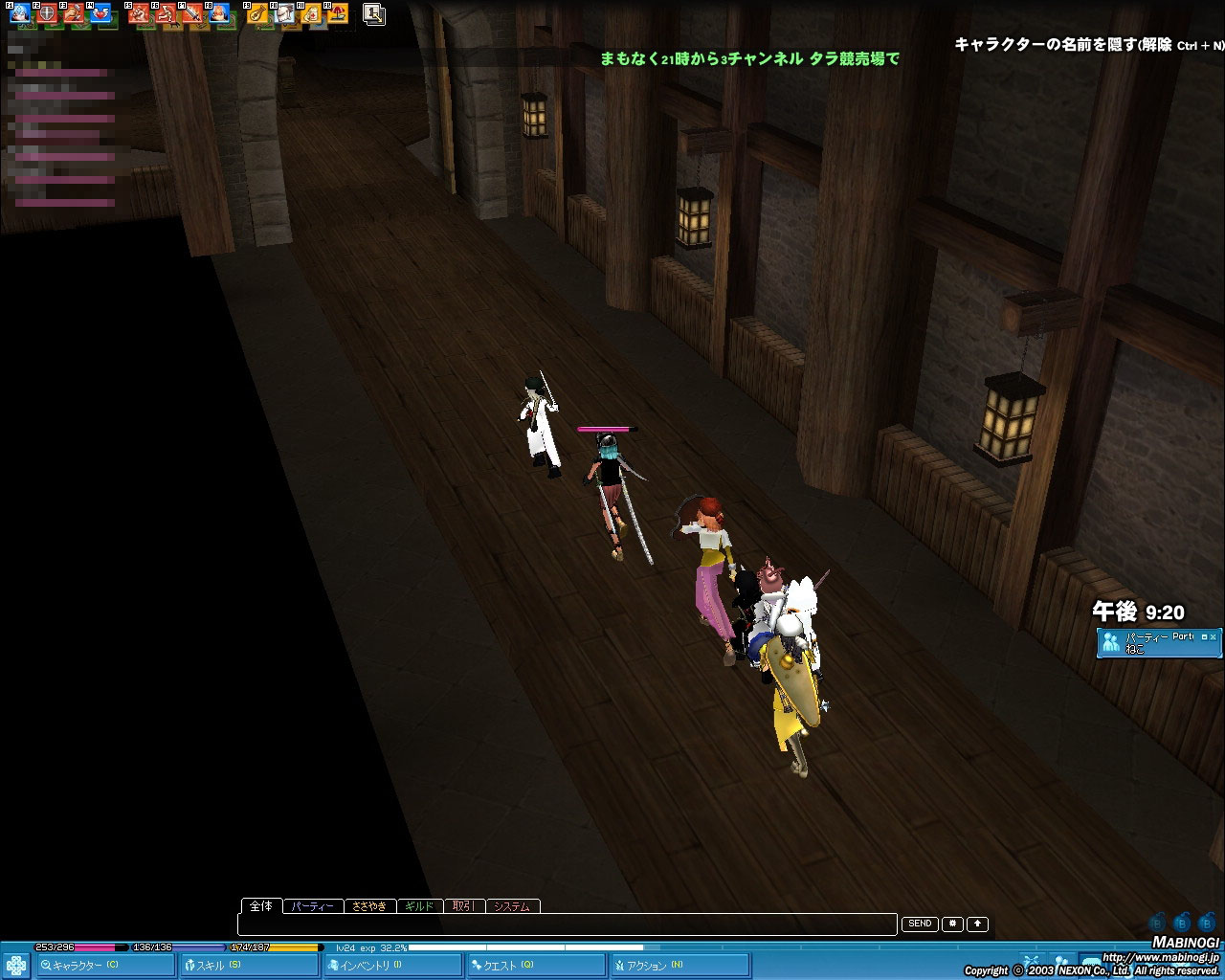Screen dimensions: 1225x980
Task: Open the クエスト quest log
Action: pyautogui.click(x=535, y=966)
